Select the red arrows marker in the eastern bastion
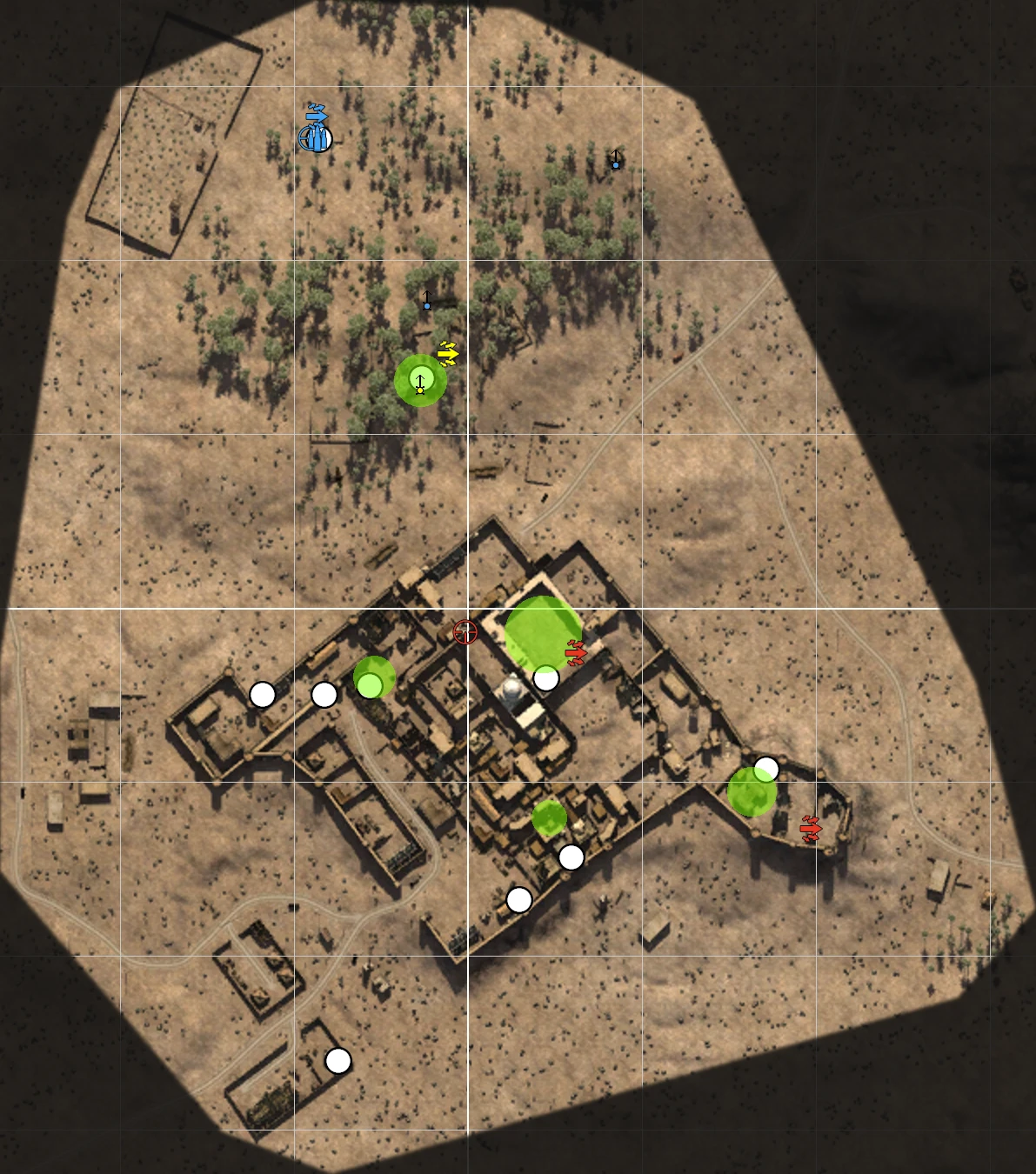Image resolution: width=1036 pixels, height=1174 pixels. (x=811, y=829)
